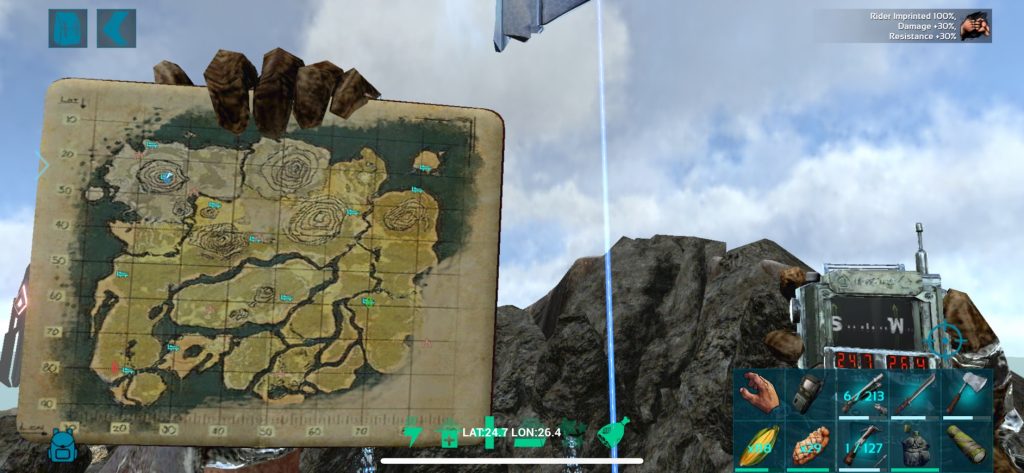The image size is (1024, 473).
Task: Select the metal hatchet hotbar slot
Action: point(966,393)
